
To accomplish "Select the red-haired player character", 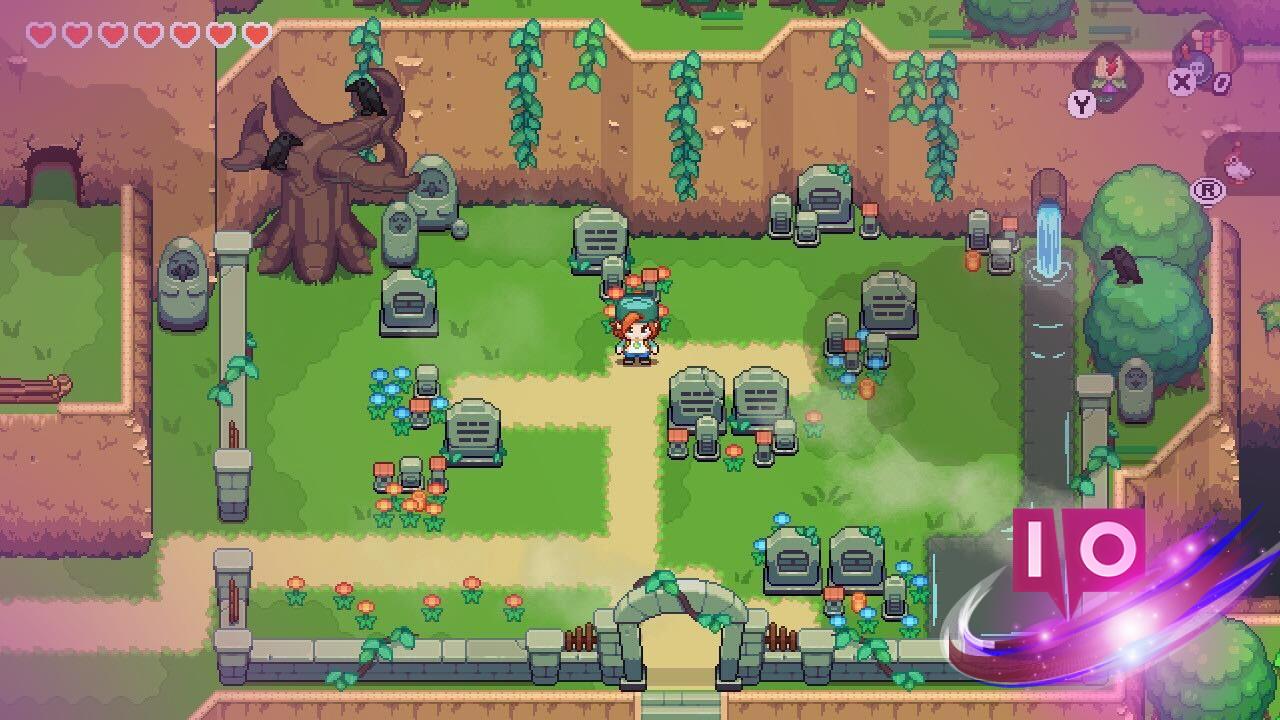I will pos(638,340).
